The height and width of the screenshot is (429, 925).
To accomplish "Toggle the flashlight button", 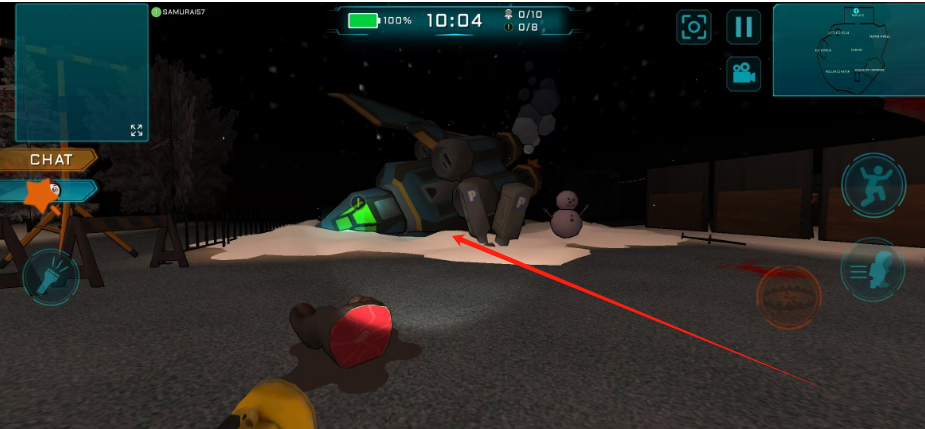I will (50, 277).
